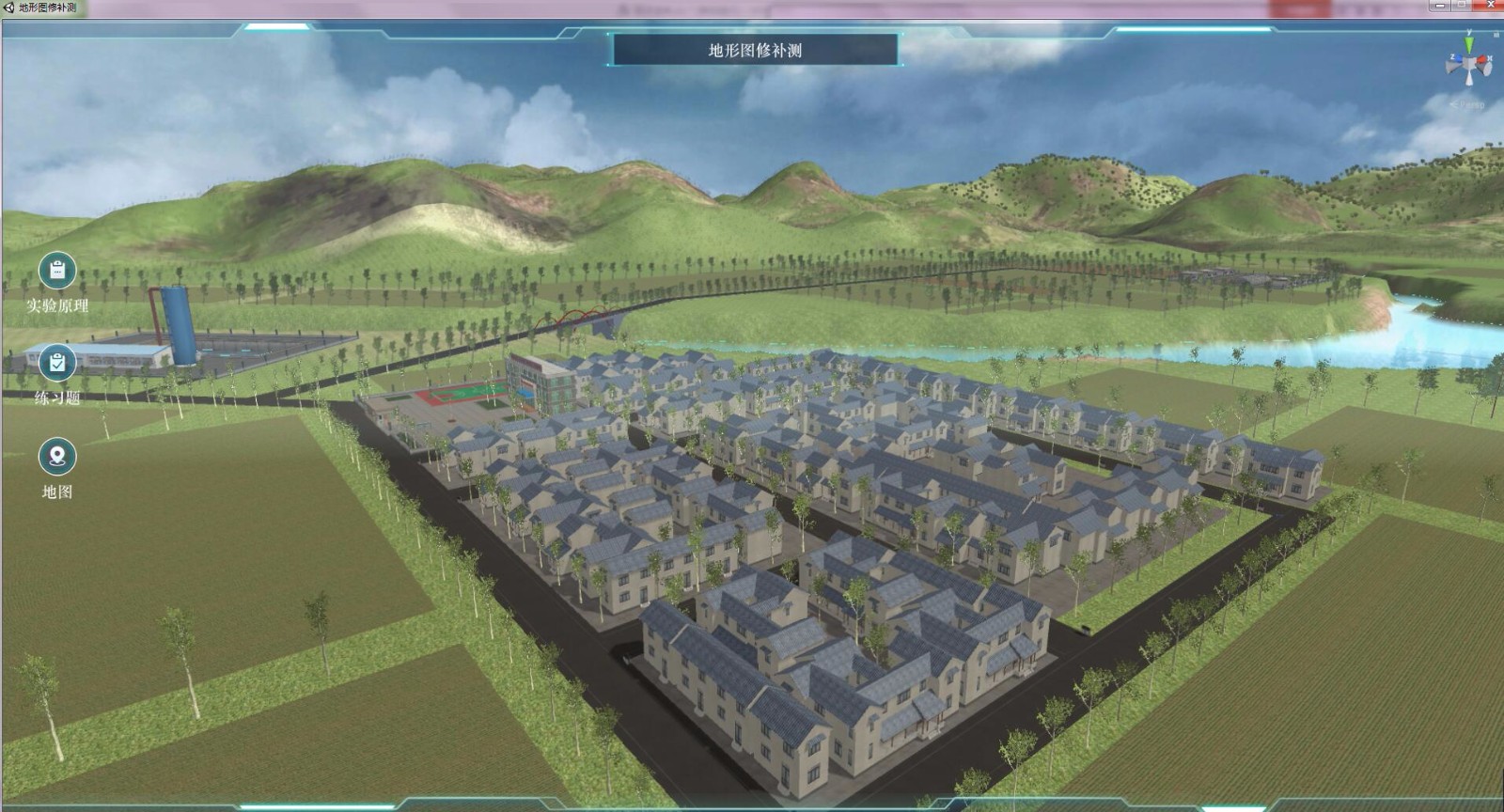Open the 实验原理 experiment principle panel
The width and height of the screenshot is (1504, 812).
pos(57,272)
